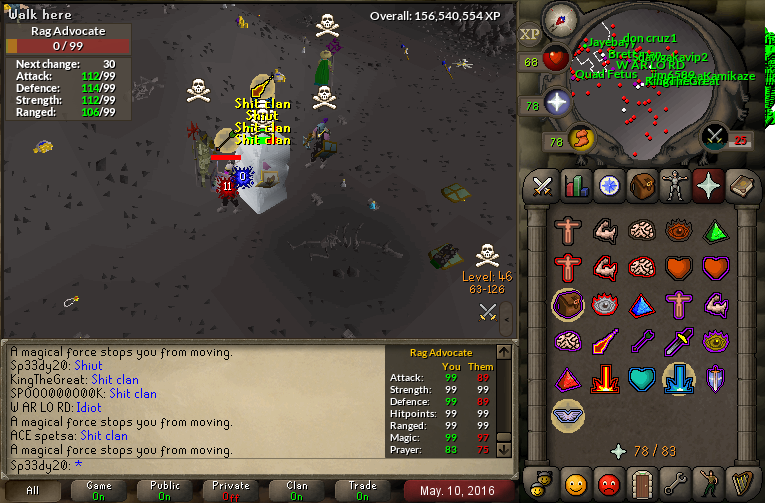Open the Quest List tab

pos(609,186)
